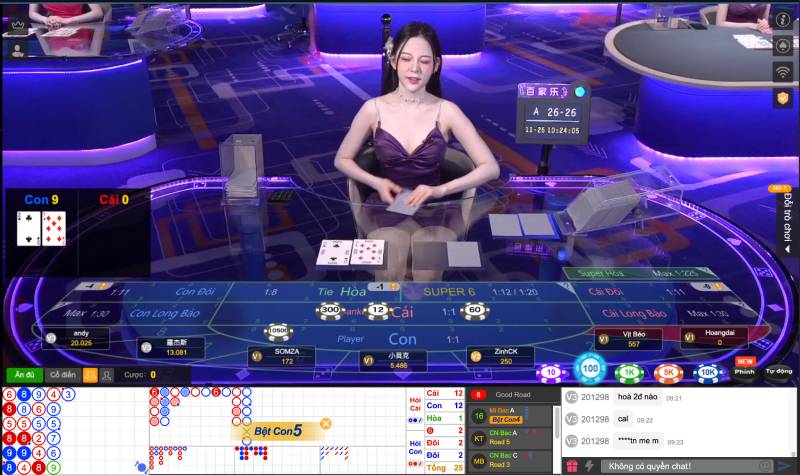Open the gift icon beside chat

pyautogui.click(x=572, y=466)
